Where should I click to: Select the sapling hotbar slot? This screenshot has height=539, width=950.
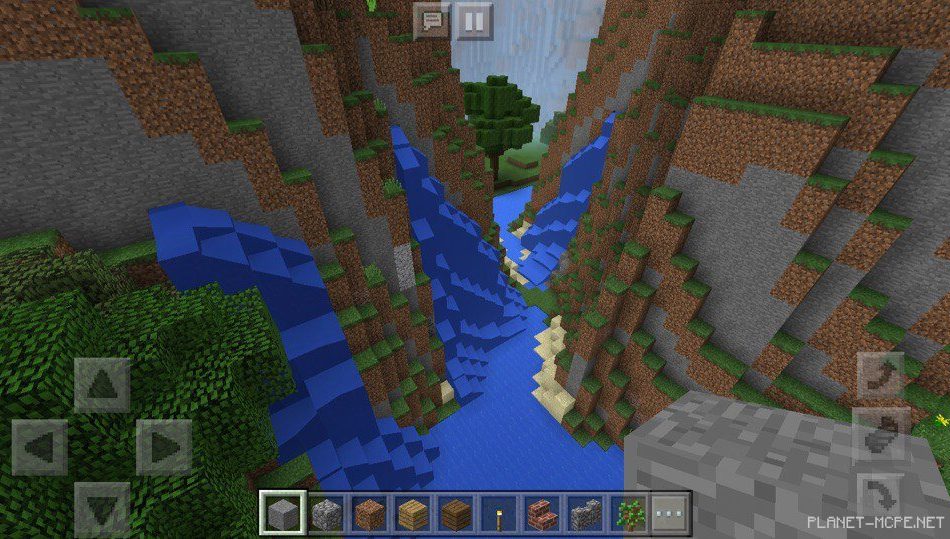pyautogui.click(x=628, y=513)
